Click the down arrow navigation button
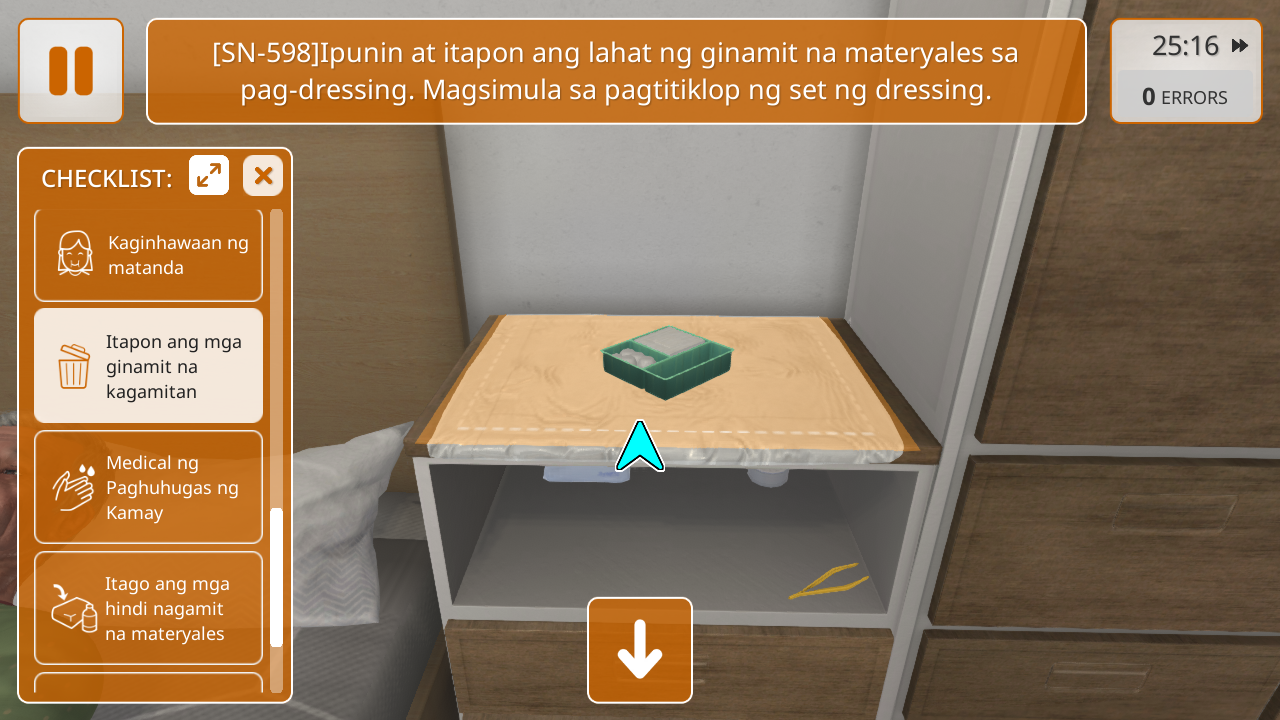 click(x=640, y=650)
